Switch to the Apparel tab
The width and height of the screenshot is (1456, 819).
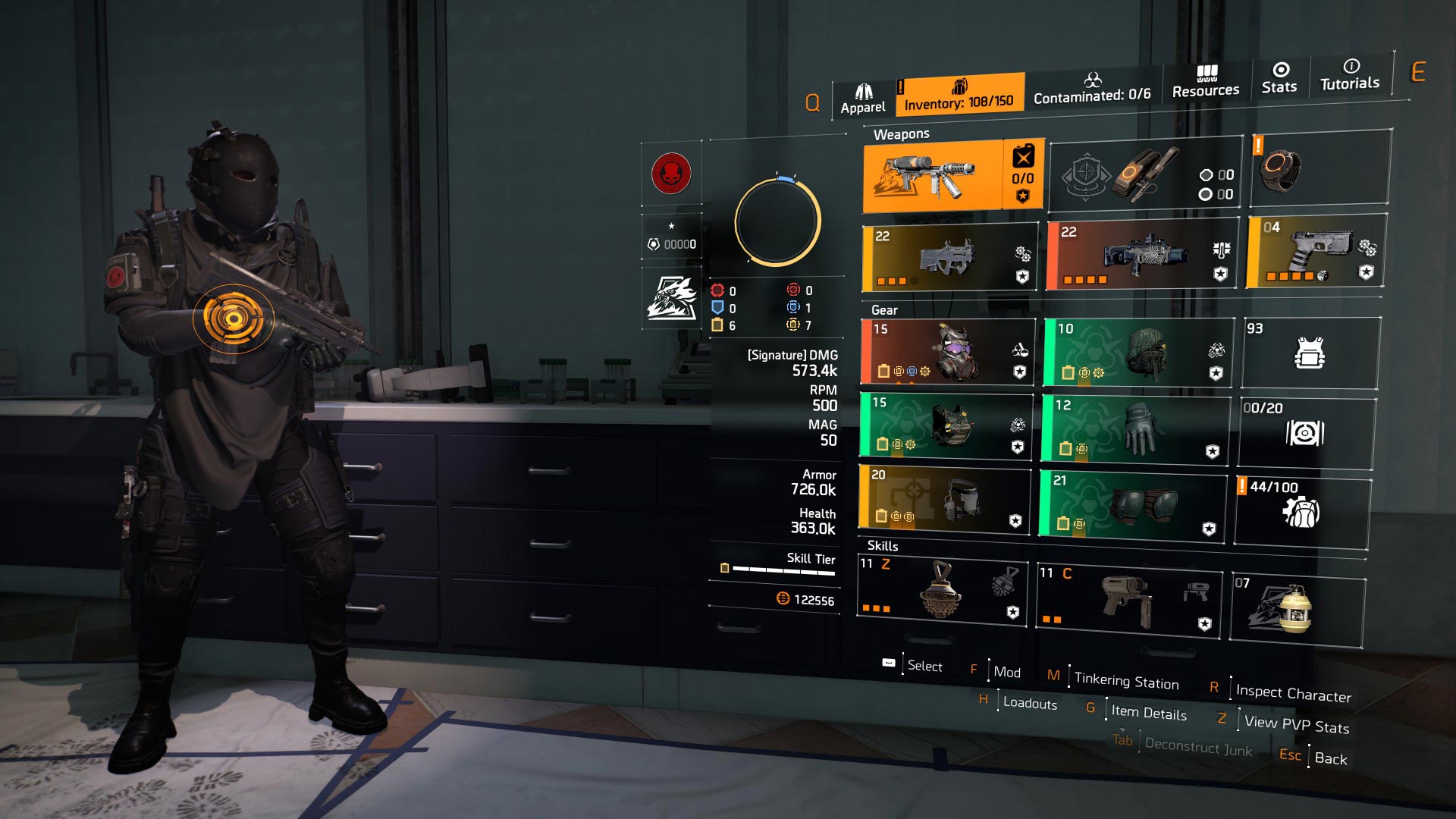click(863, 99)
